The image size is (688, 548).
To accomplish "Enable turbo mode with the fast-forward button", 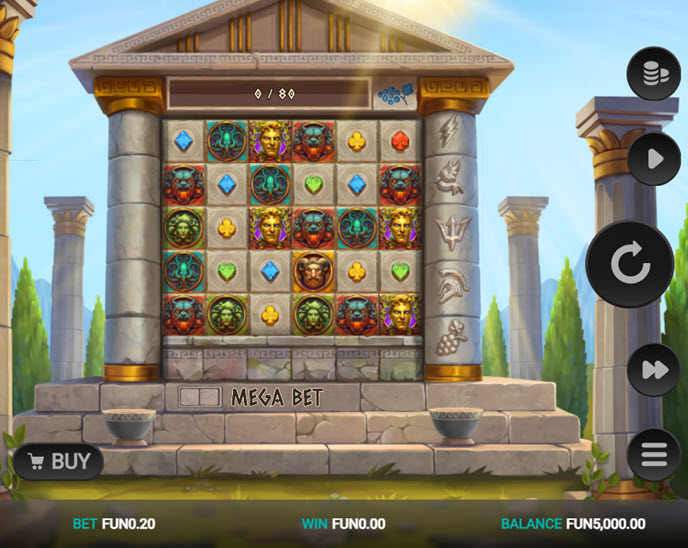I will [653, 370].
